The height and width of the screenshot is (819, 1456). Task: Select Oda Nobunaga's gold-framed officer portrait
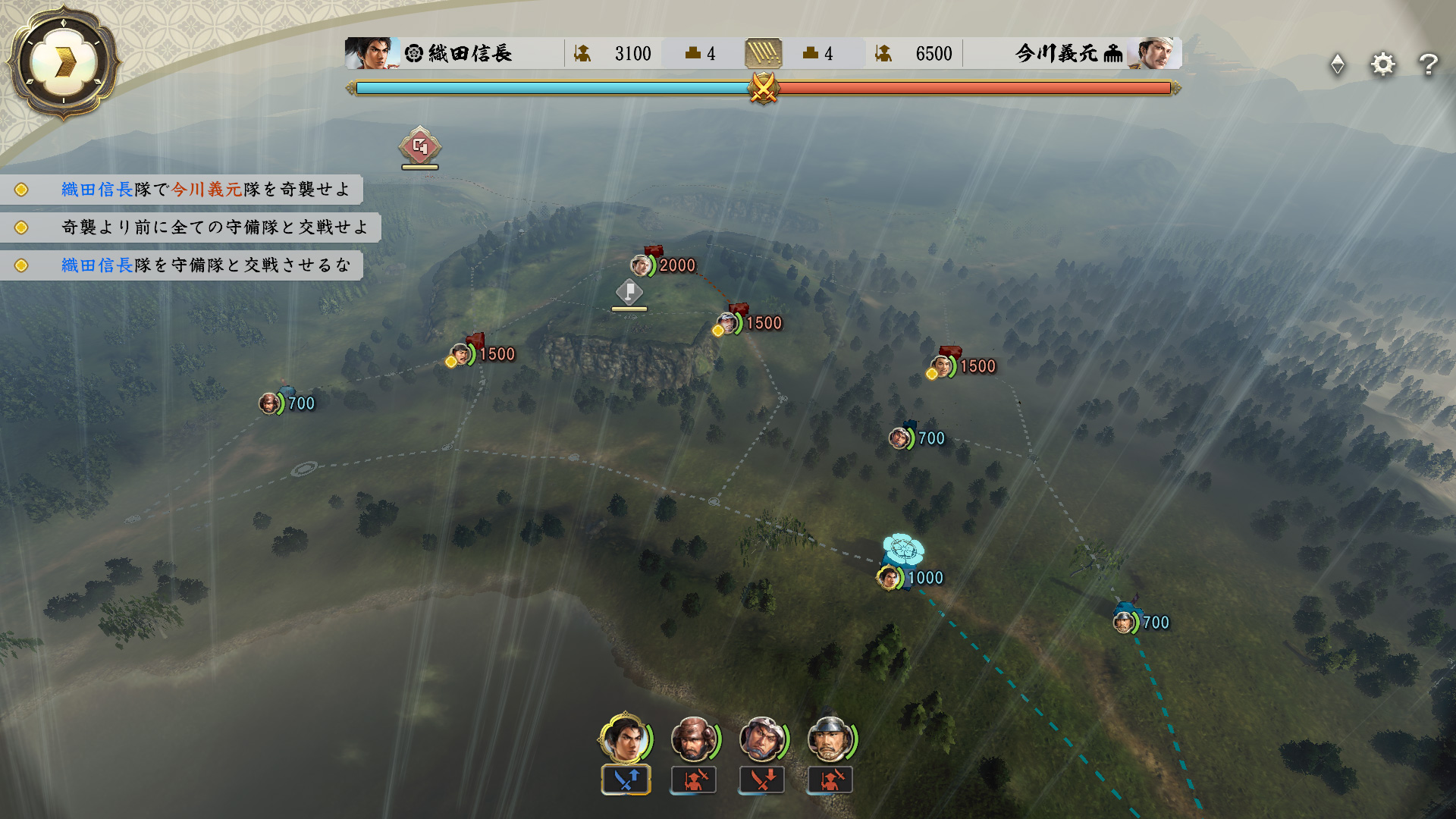[x=624, y=739]
